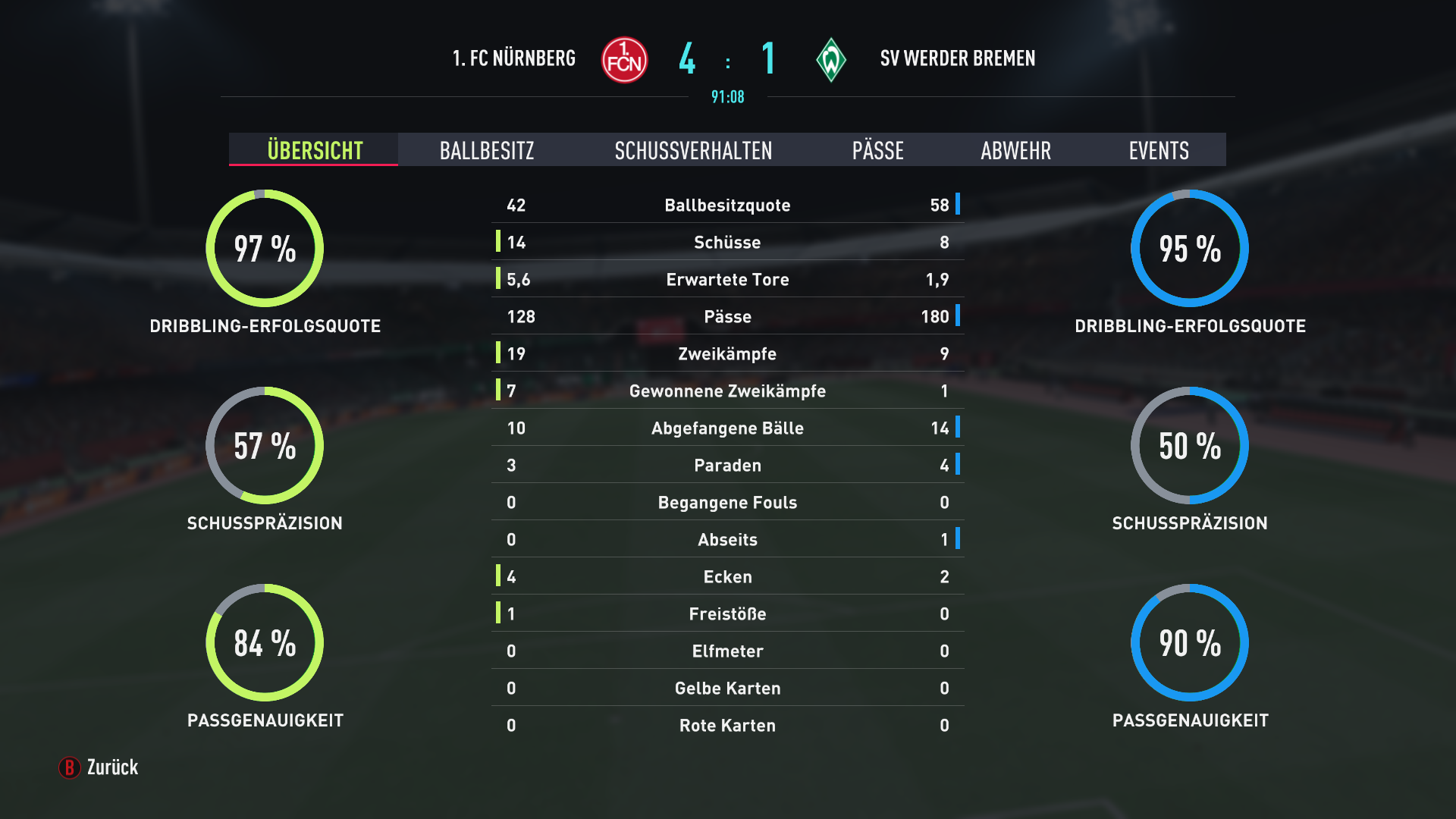Go back with the Zurück button
1456x819 pixels.
pos(99,767)
